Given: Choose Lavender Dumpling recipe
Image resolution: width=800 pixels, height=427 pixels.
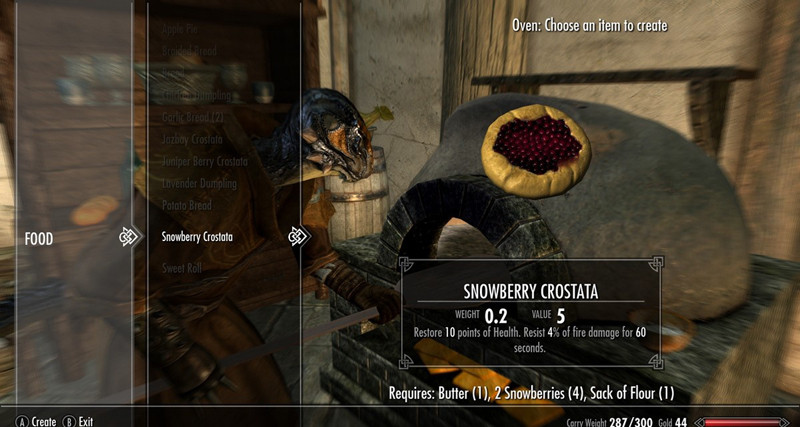Looking at the screenshot, I should click(199, 184).
